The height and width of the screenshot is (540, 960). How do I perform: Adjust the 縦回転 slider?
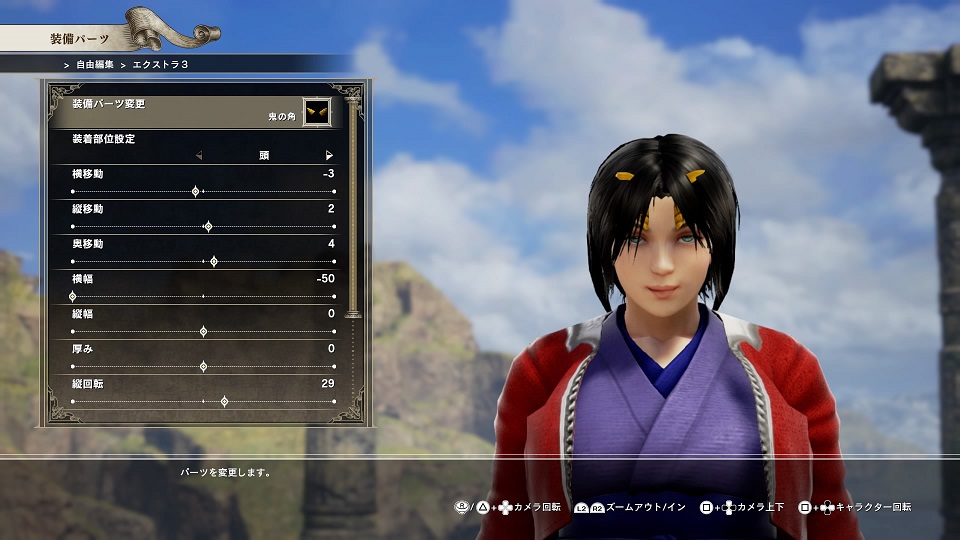224,401
